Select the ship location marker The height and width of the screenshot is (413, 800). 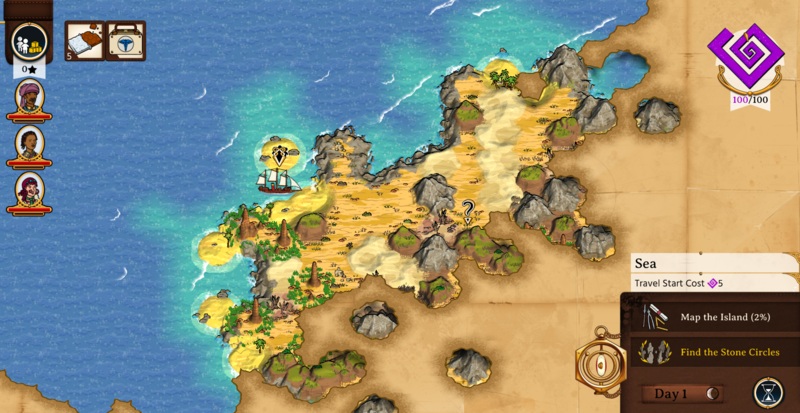click(x=279, y=155)
